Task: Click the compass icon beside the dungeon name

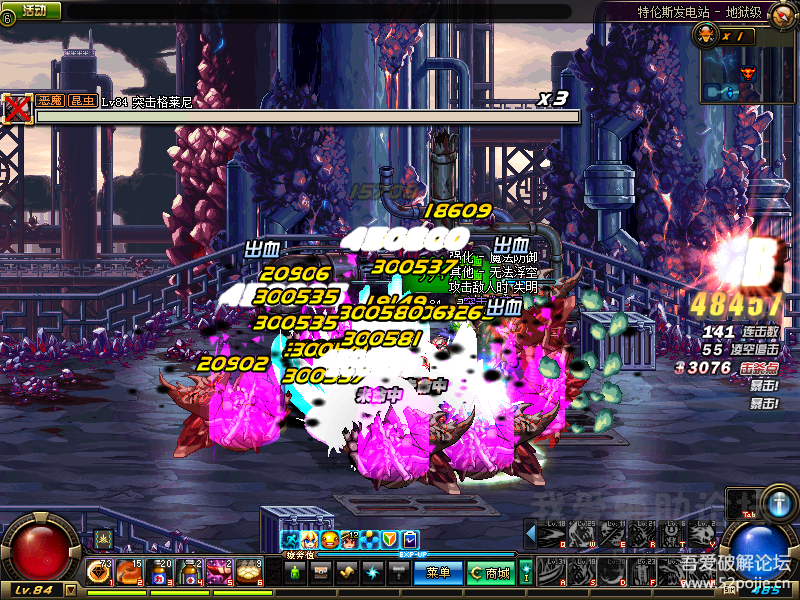Action: click(789, 11)
